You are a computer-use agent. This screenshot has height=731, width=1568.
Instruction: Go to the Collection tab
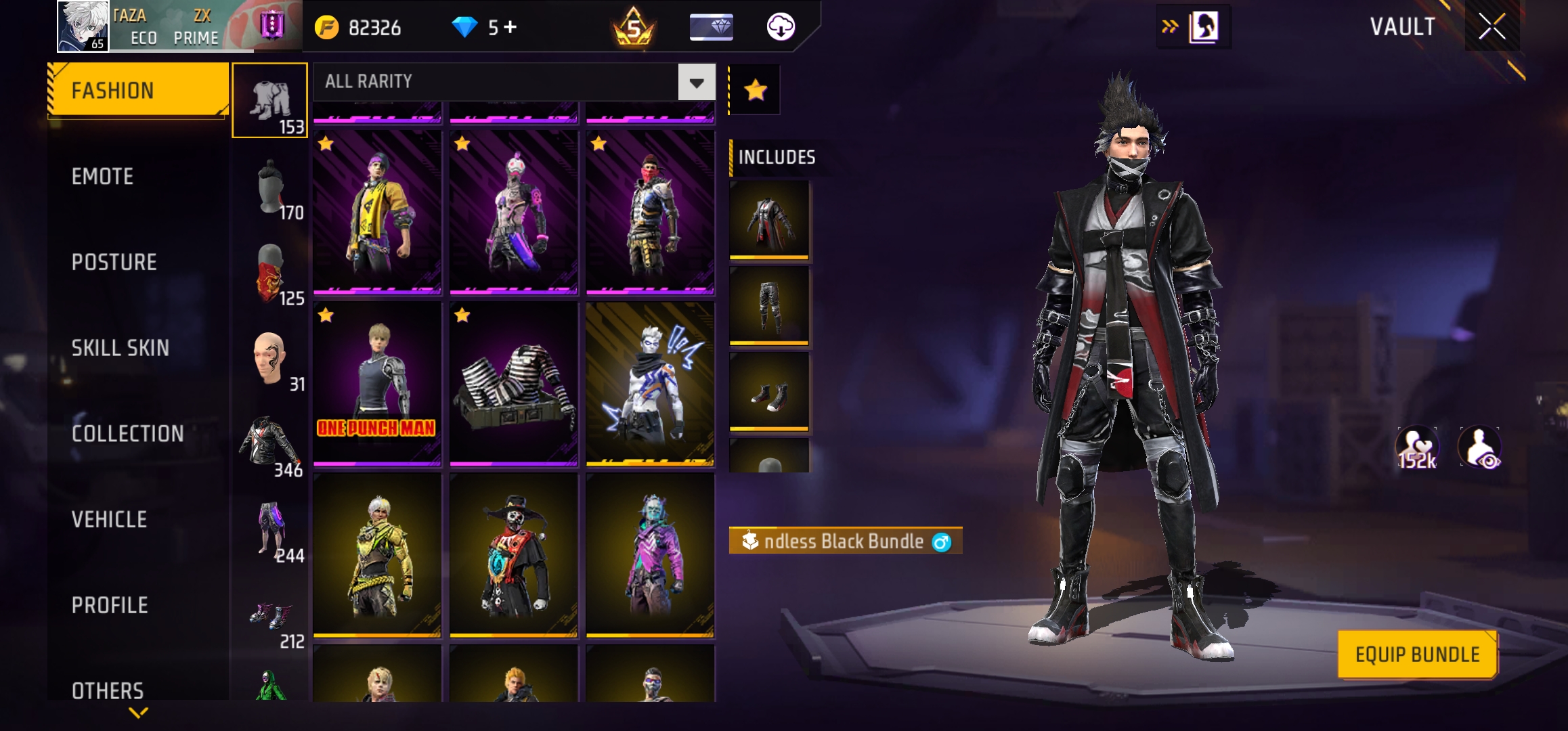[x=128, y=434]
